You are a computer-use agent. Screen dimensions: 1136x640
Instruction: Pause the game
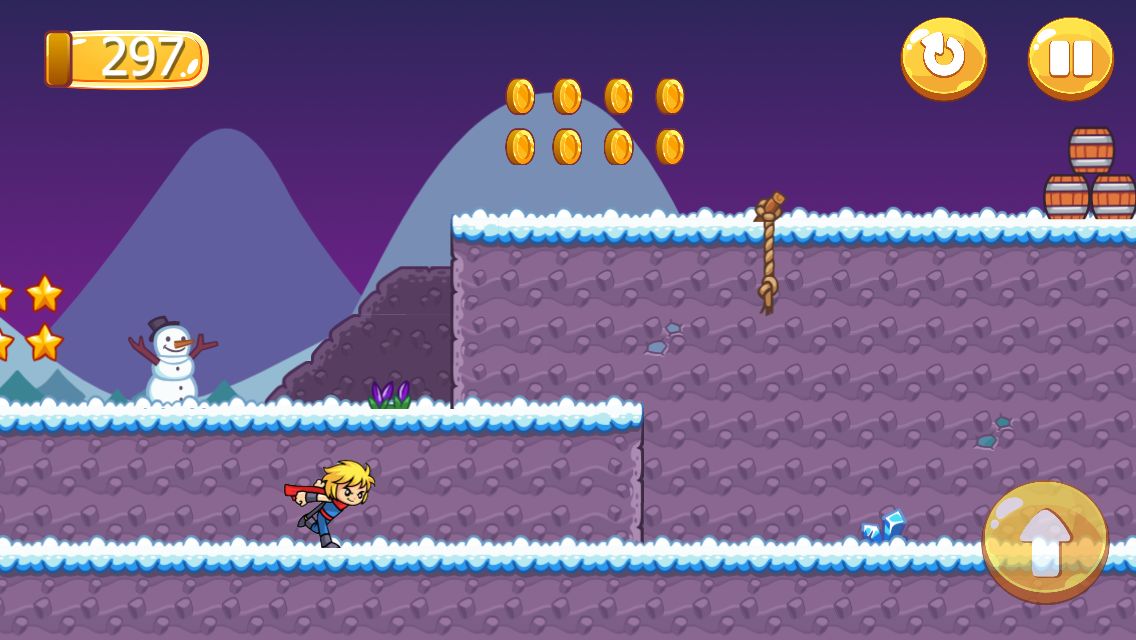[1070, 58]
